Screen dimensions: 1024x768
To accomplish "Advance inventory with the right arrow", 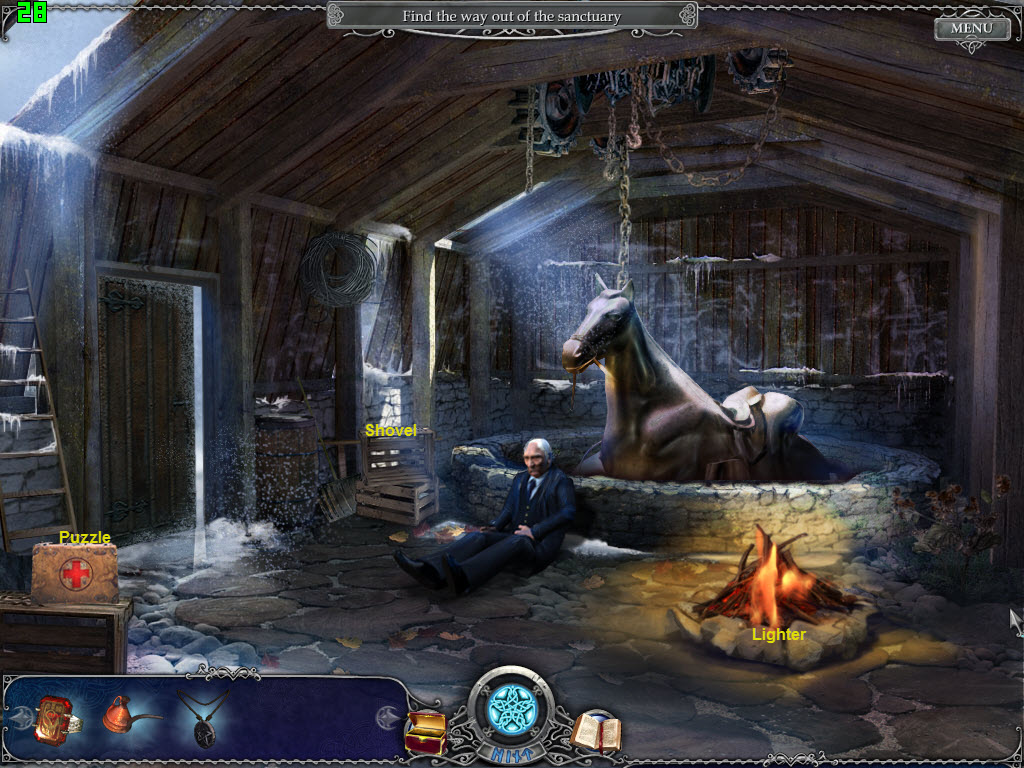I will (385, 717).
